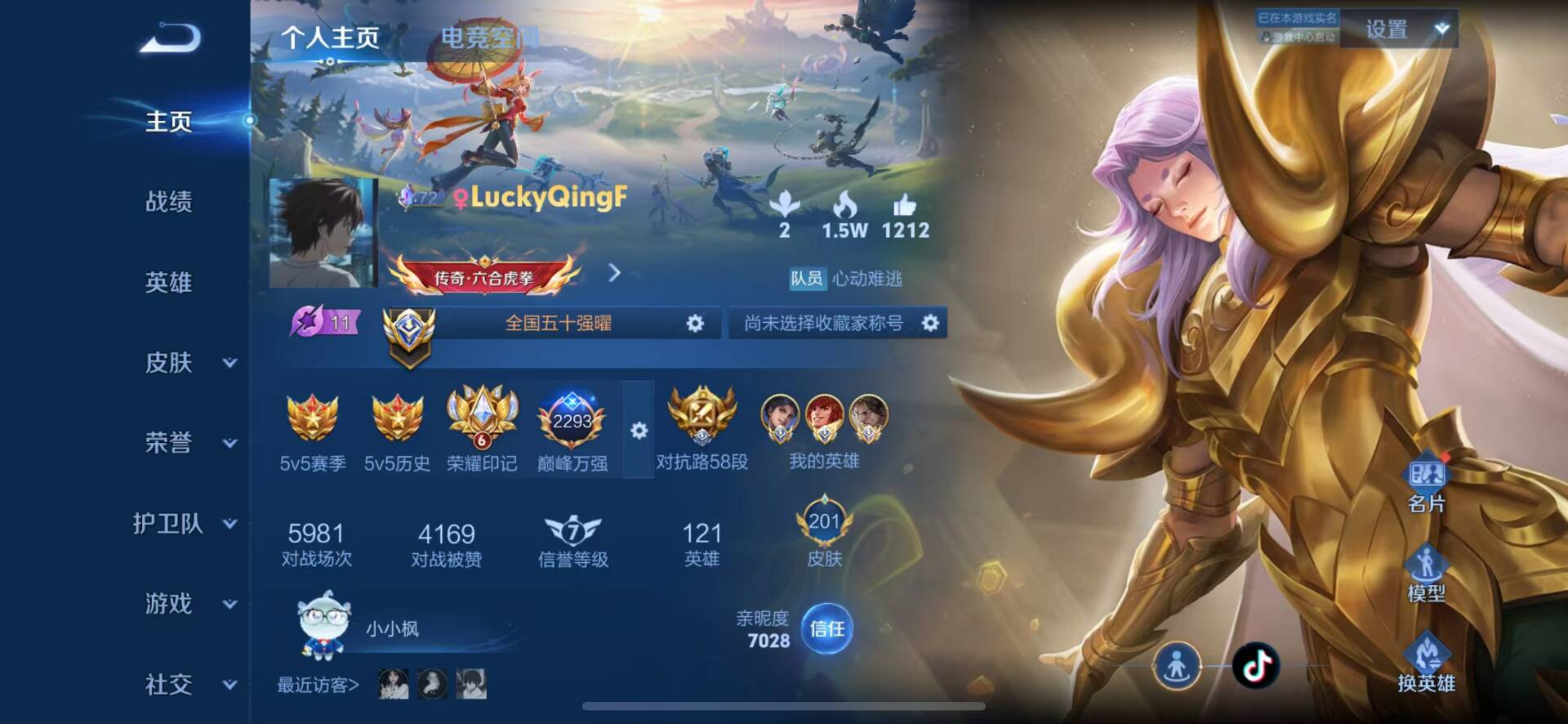The width and height of the screenshot is (1568, 724).
Task: Click the player avatar portrait
Action: 323,233
